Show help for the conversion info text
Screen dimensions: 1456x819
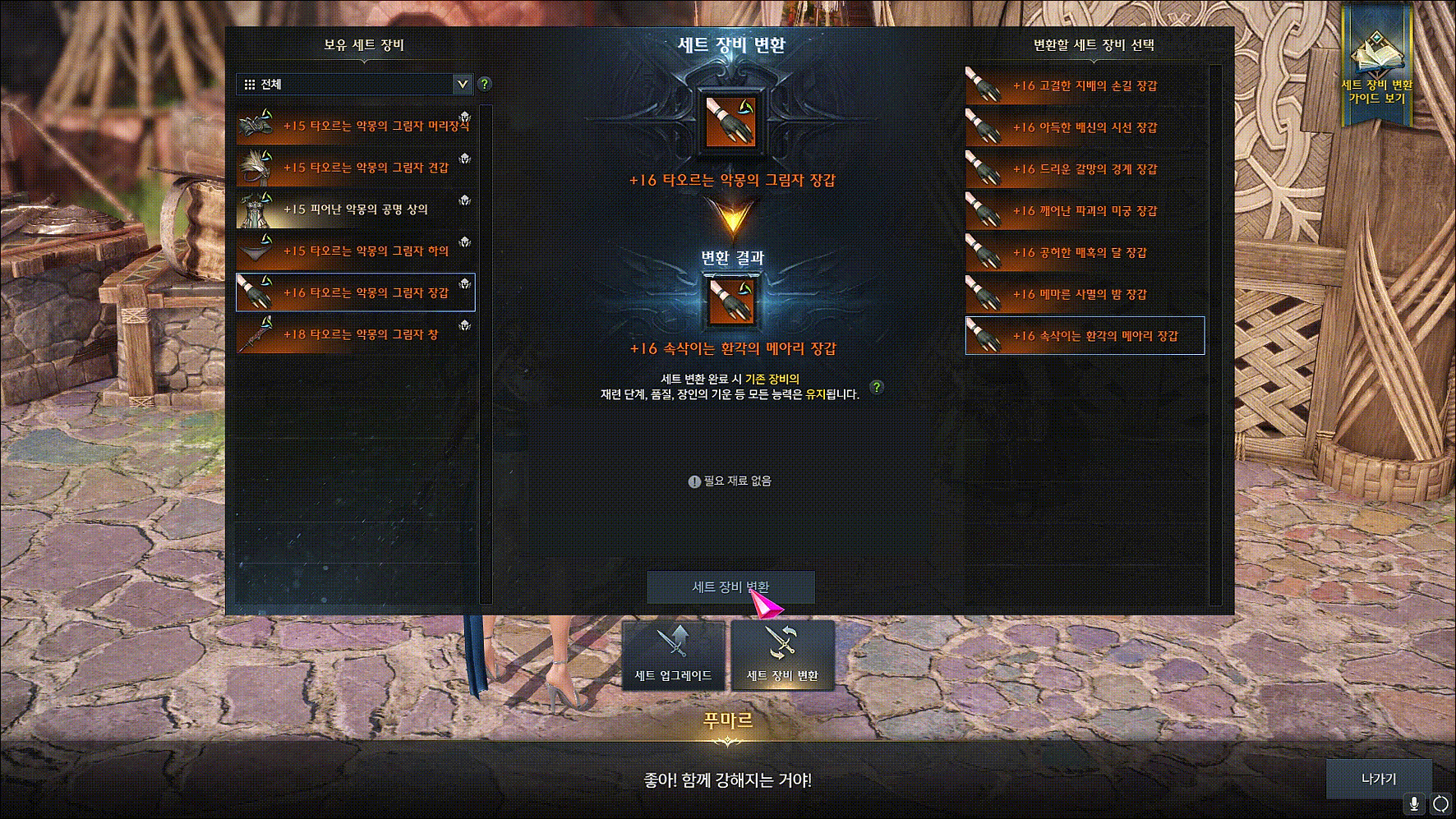pyautogui.click(x=877, y=387)
